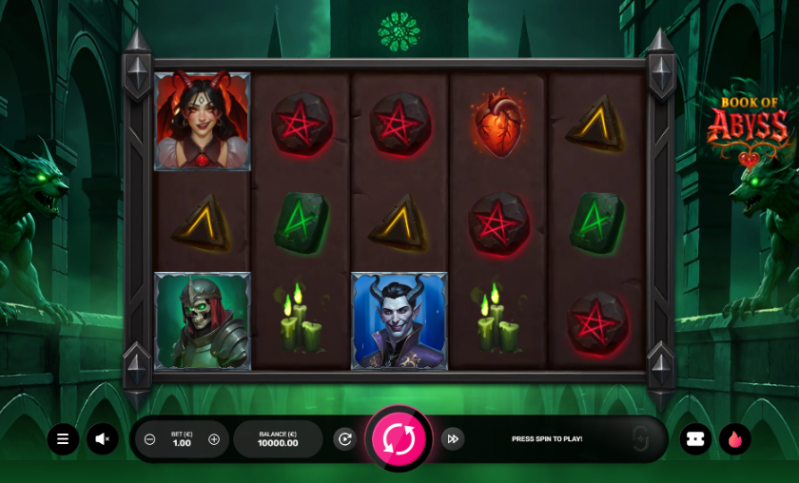
Task: Open the hamburger menu
Action: (x=63, y=438)
